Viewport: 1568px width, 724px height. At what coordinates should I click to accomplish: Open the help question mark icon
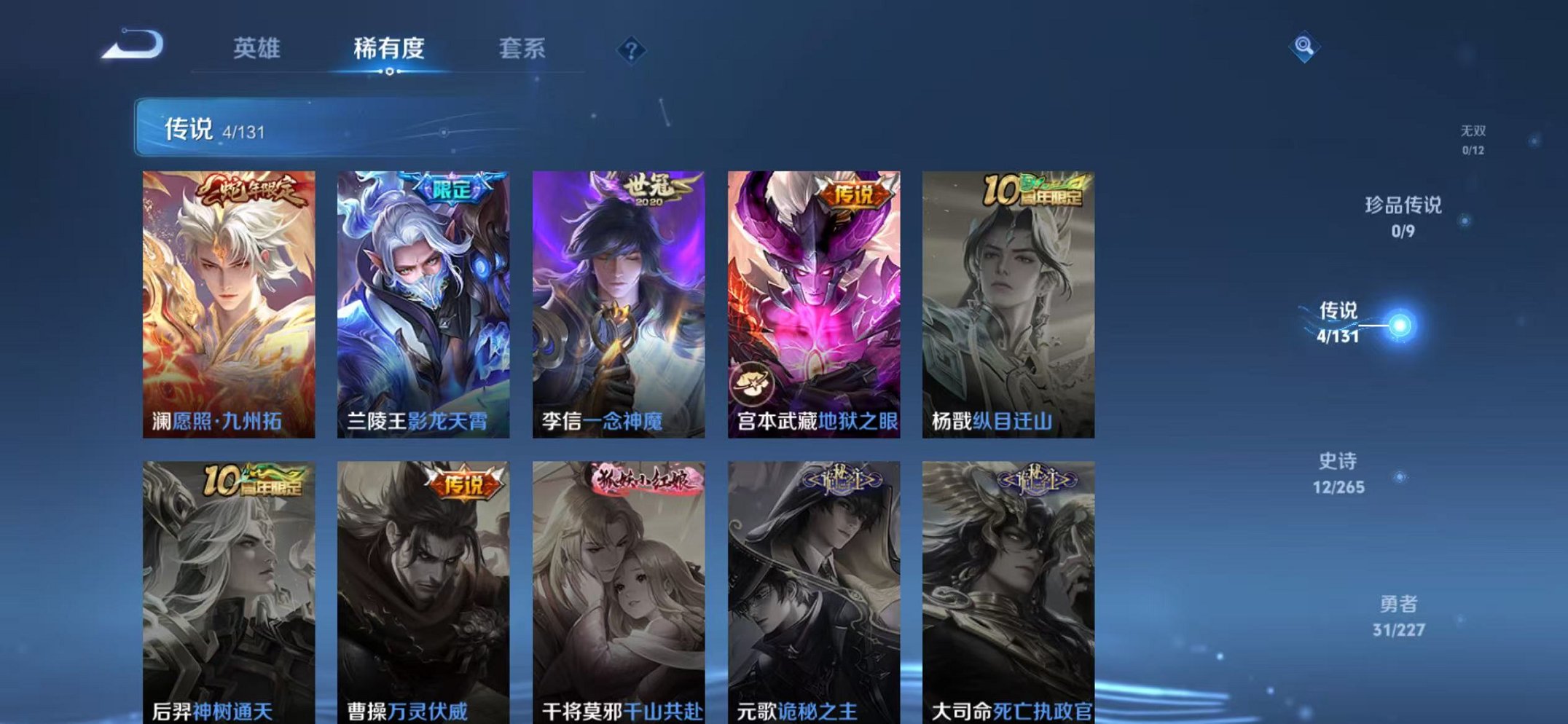632,49
